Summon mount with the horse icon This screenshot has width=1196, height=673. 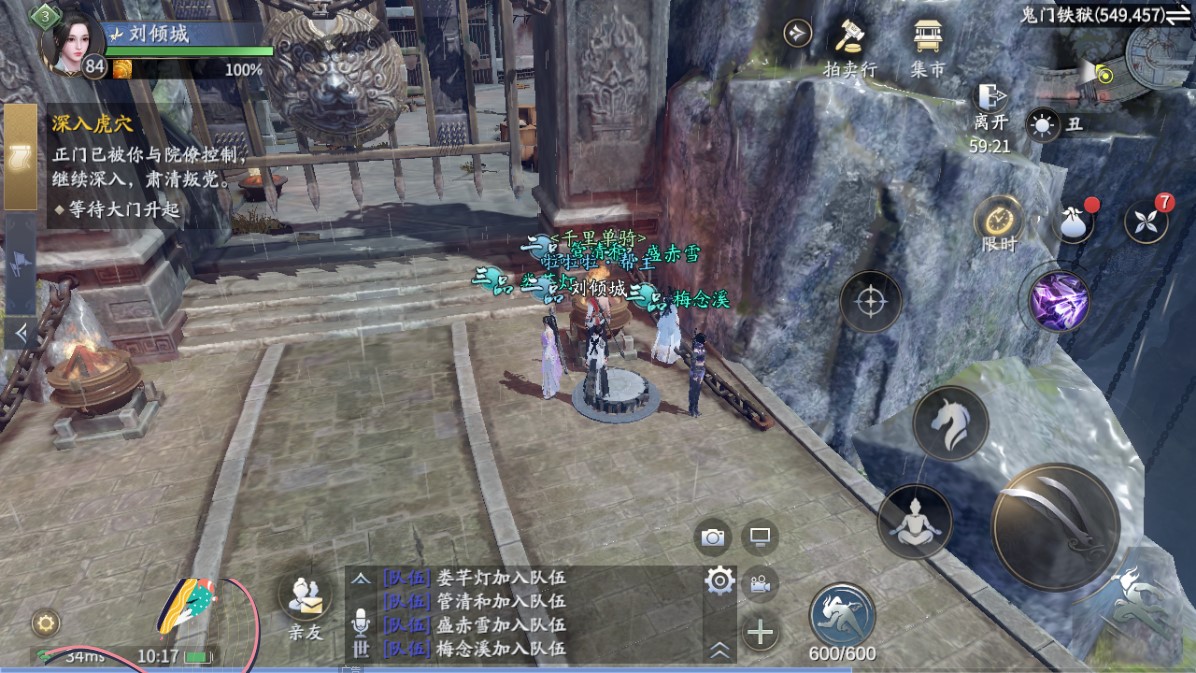950,423
